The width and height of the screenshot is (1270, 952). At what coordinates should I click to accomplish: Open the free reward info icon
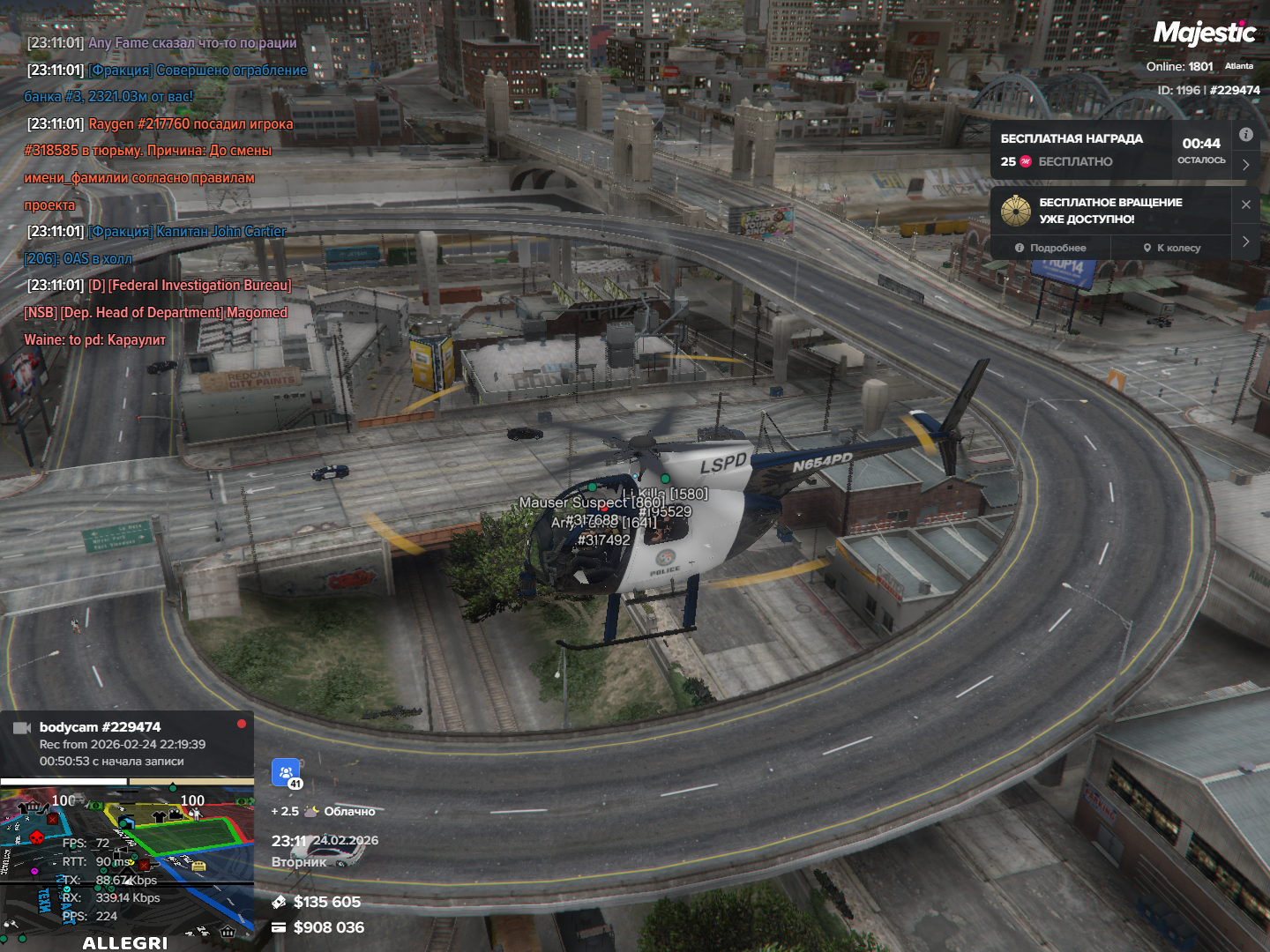point(1245,135)
